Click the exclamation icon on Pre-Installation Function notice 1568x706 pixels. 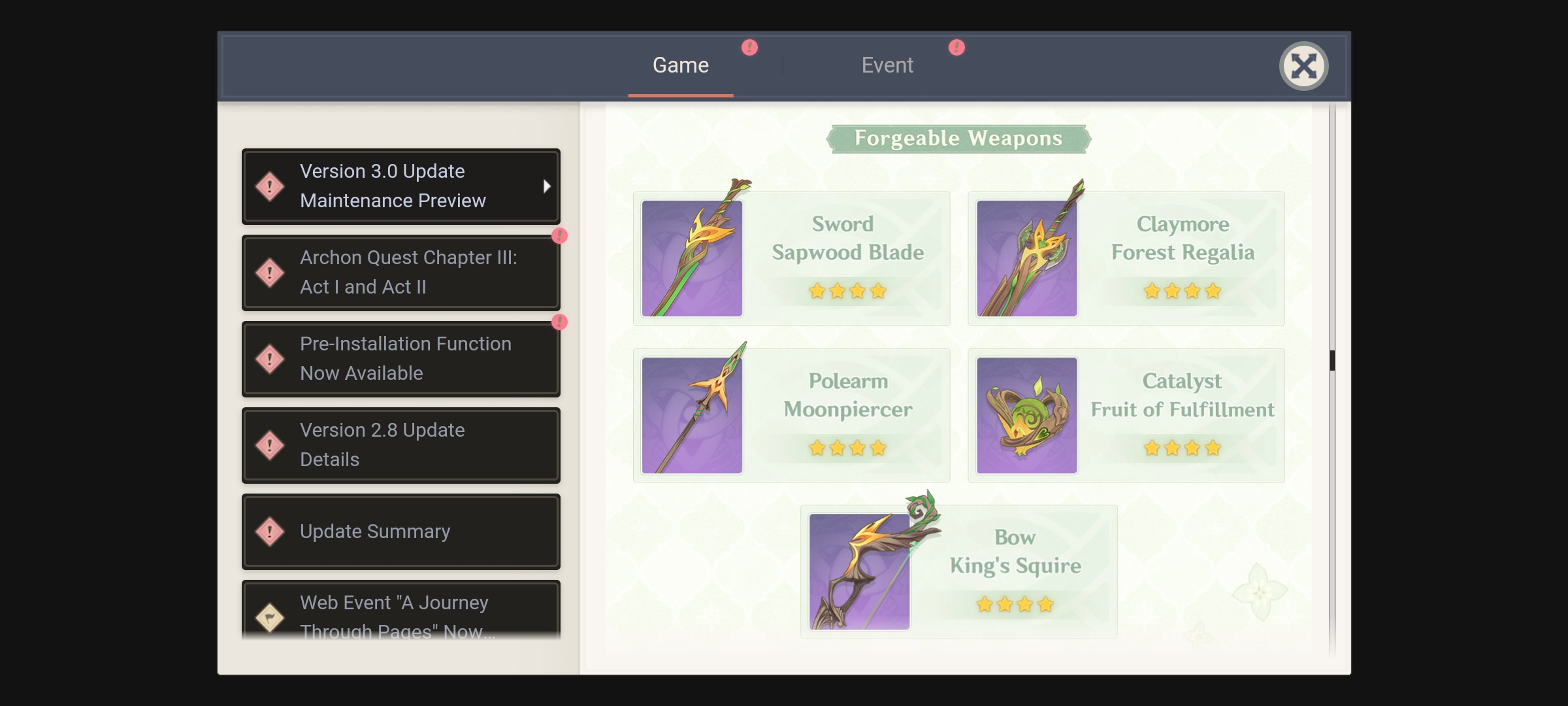[x=270, y=358]
